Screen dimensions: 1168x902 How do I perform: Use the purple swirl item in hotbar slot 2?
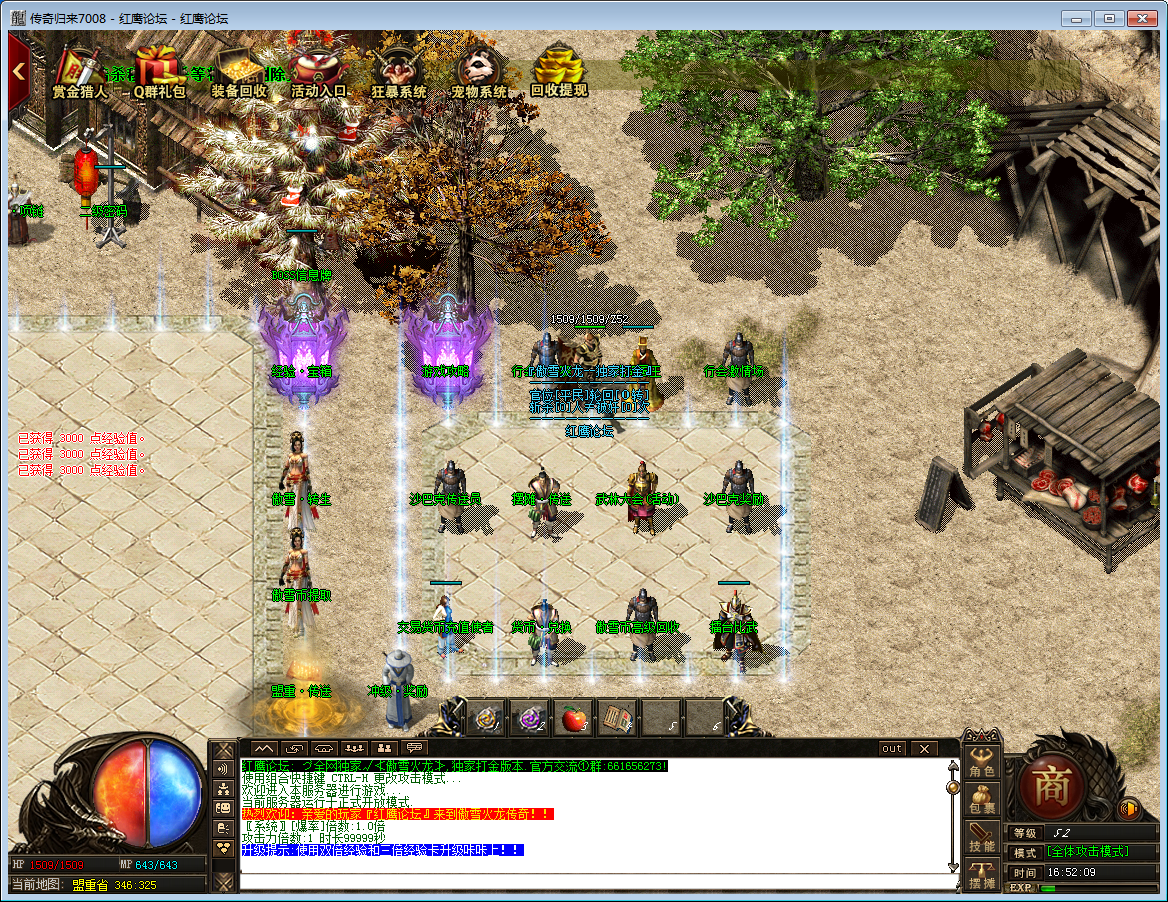click(530, 718)
